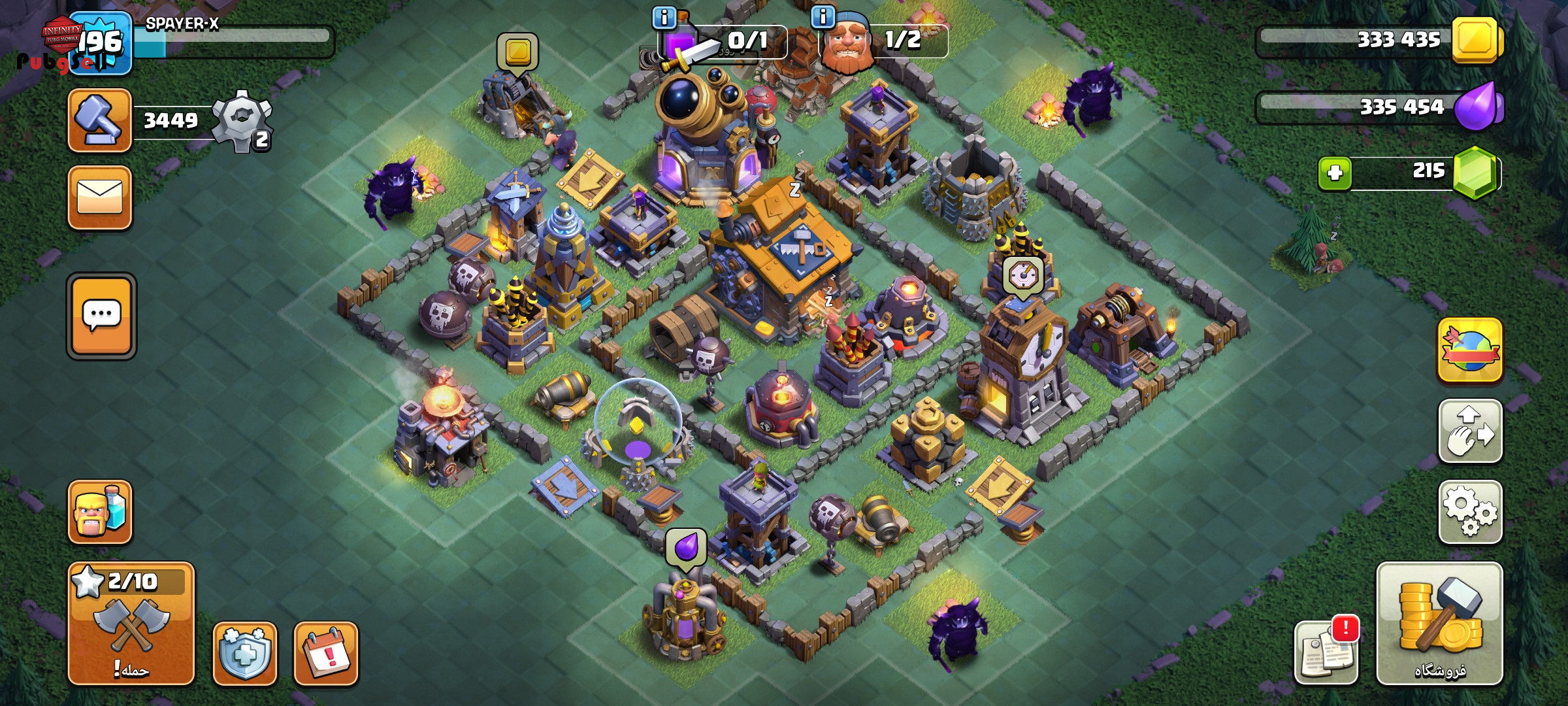The image size is (1568, 706).
Task: Open the globe world map button
Action: click(x=1469, y=350)
